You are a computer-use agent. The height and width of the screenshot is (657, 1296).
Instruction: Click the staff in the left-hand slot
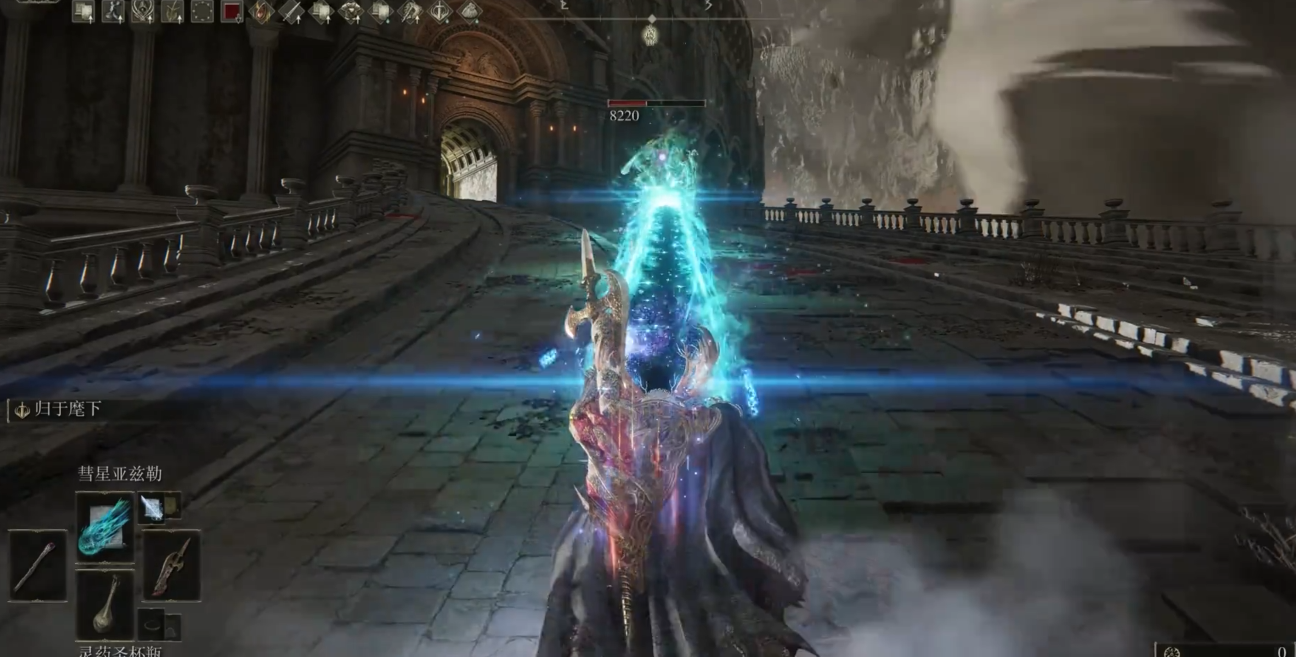click(39, 565)
